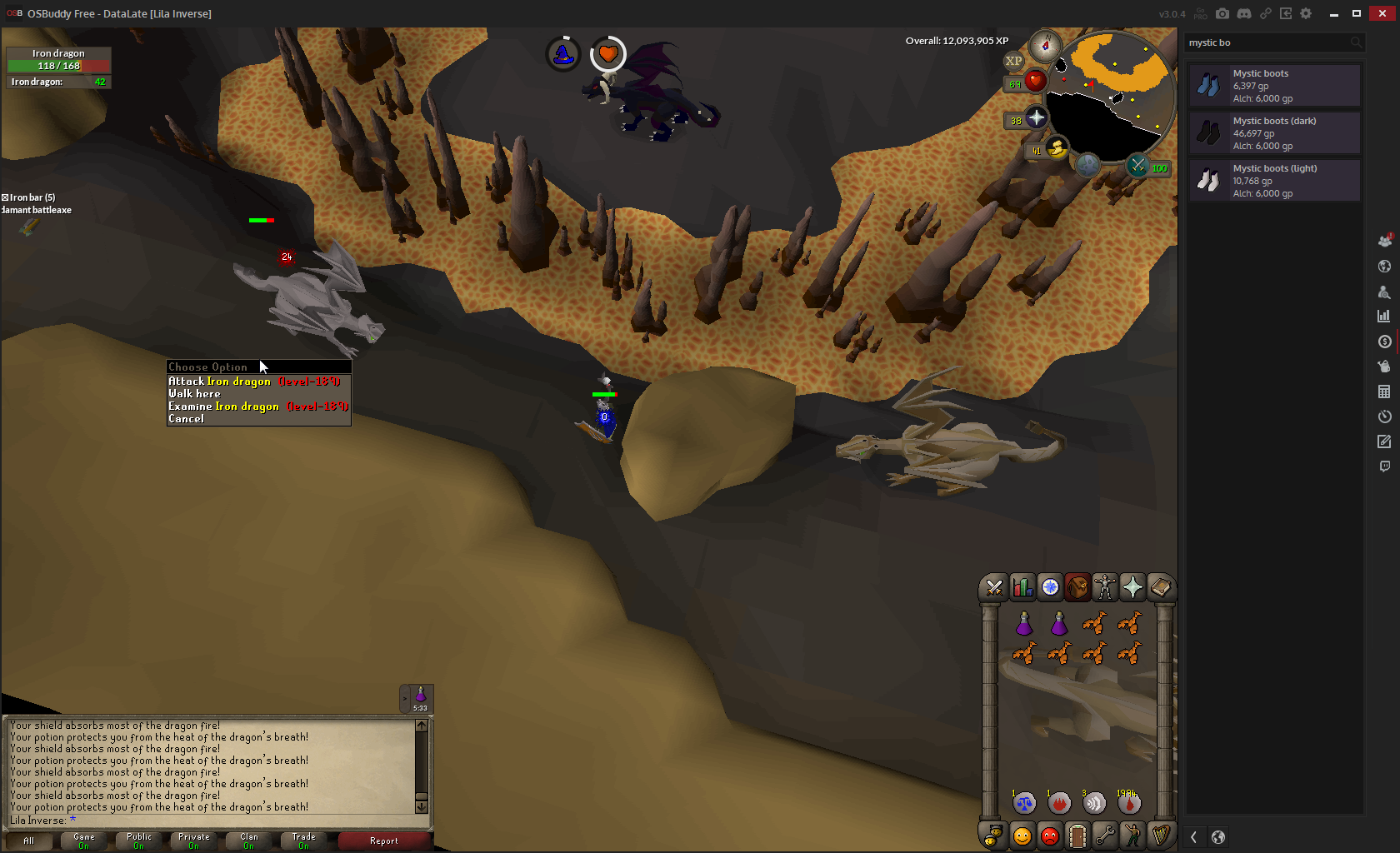This screenshot has width=1400, height=853.
Task: Cancel the Choose Option menu
Action: tap(187, 419)
